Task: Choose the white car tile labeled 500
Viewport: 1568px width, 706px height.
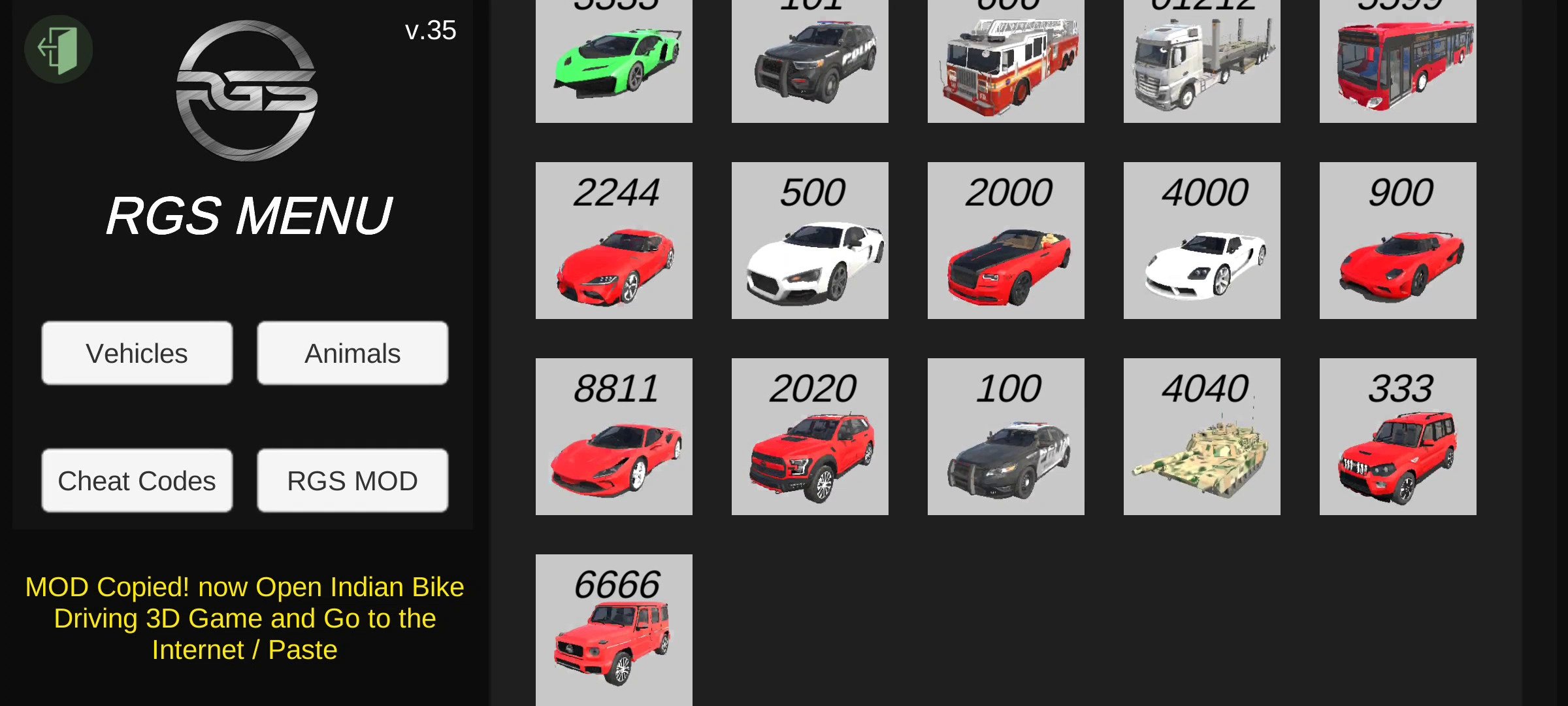Action: (810, 241)
